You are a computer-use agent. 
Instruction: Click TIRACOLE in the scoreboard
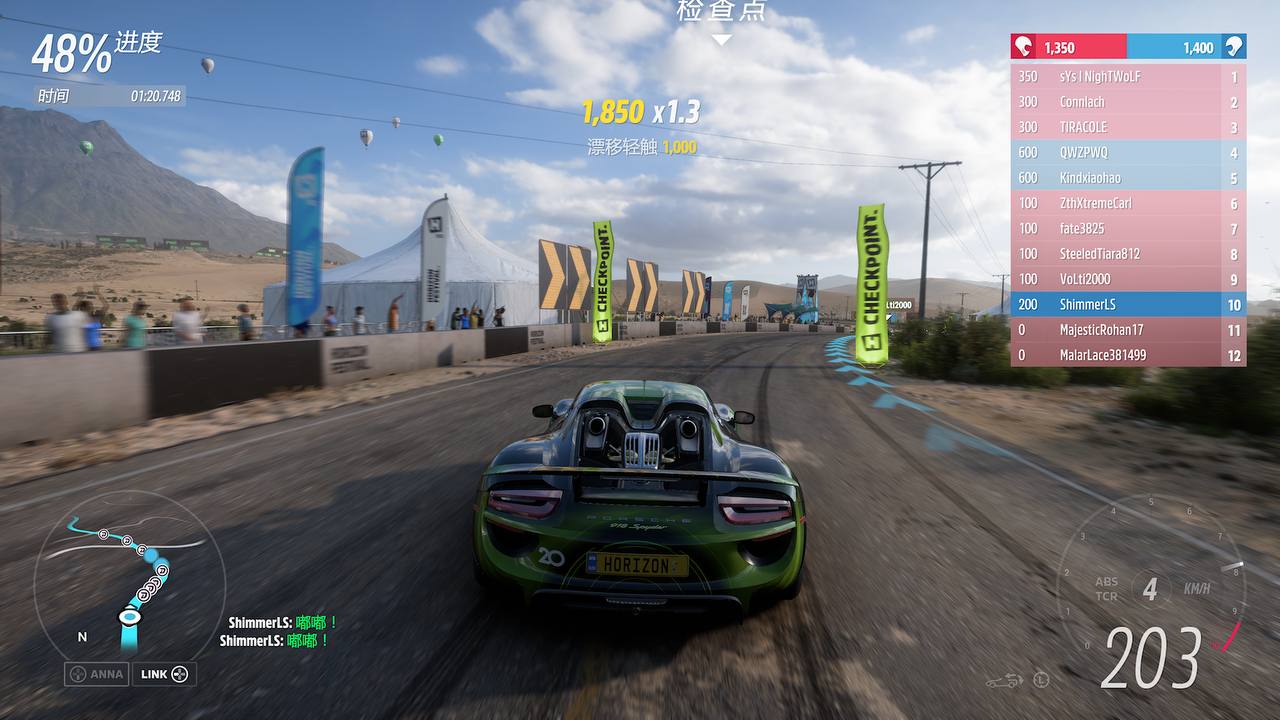1128,127
